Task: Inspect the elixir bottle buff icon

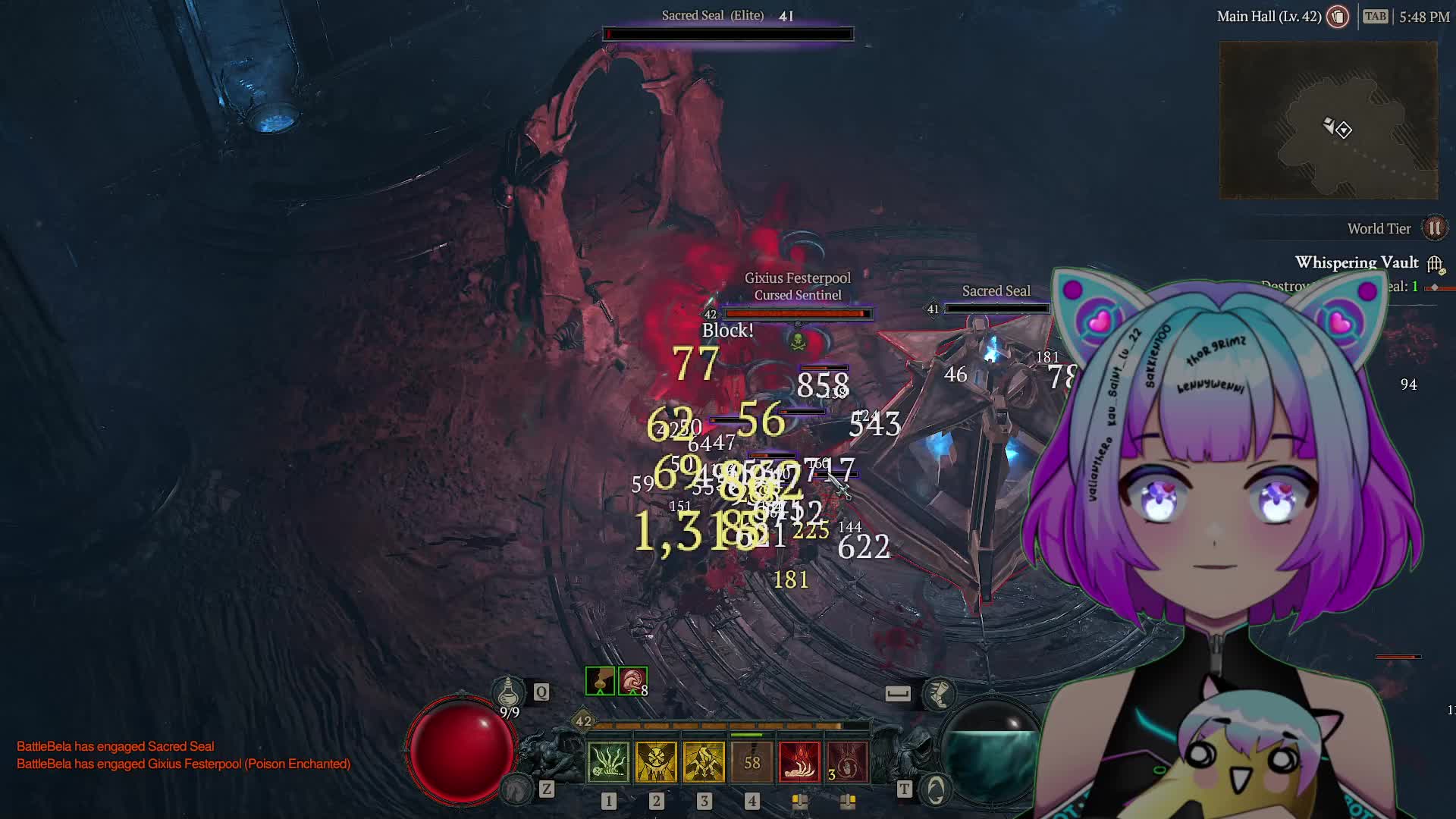Action: 600,681
